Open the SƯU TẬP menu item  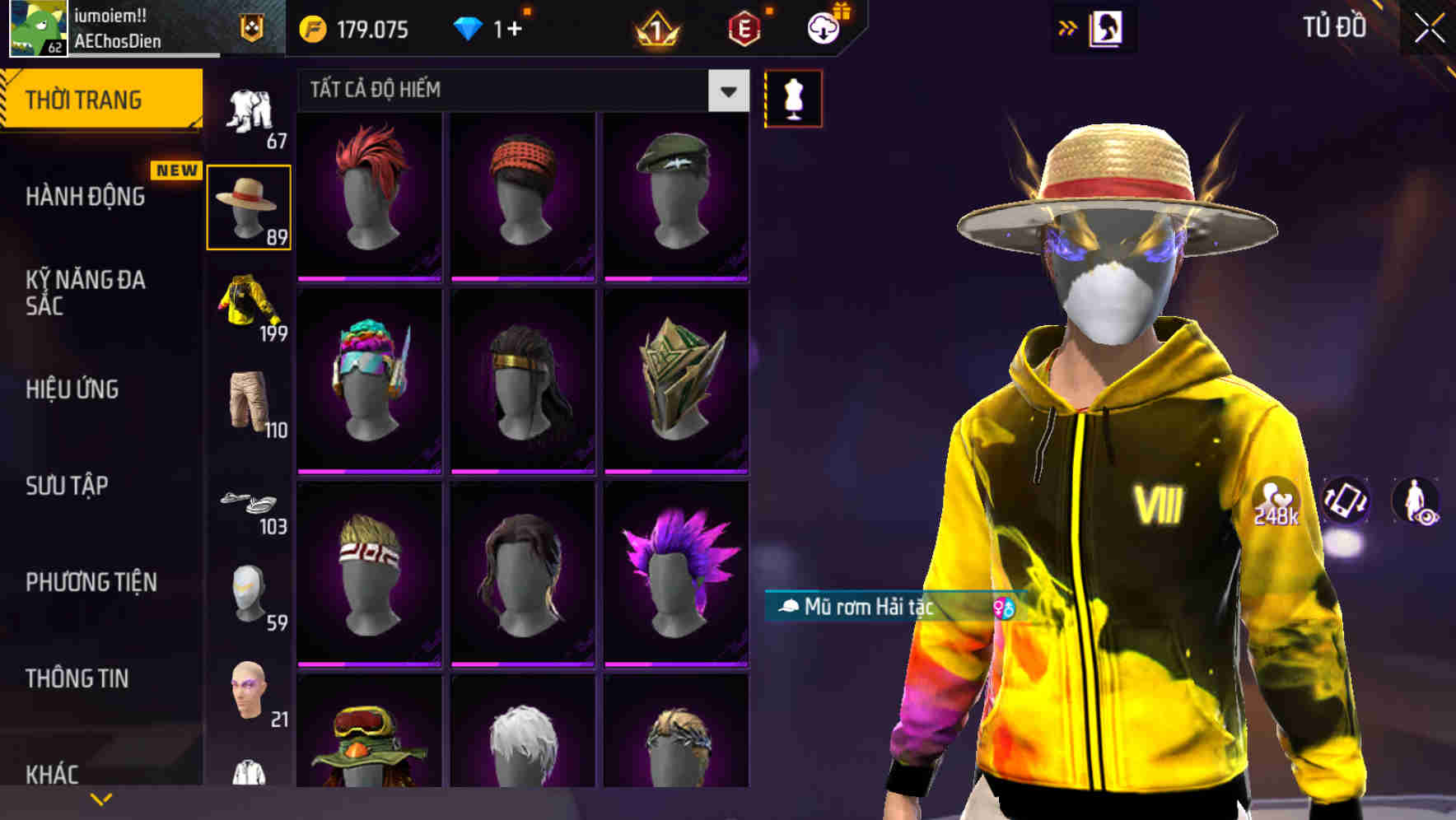pyautogui.click(x=66, y=486)
